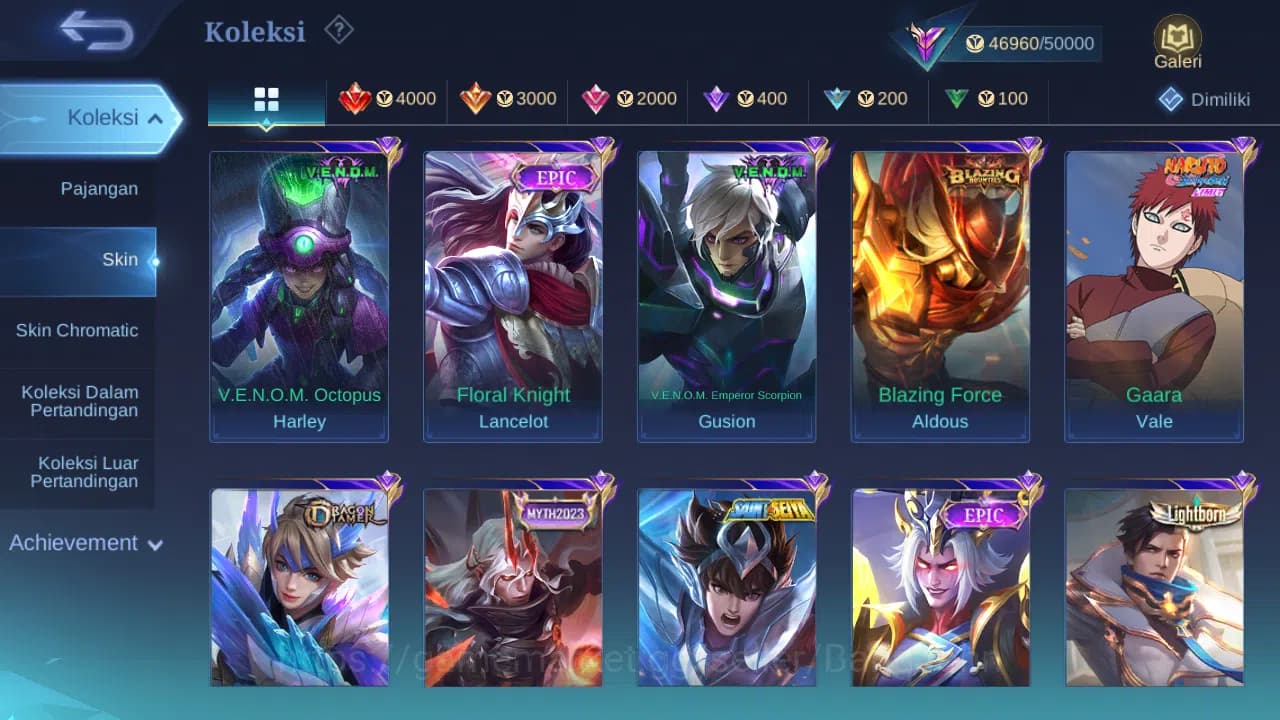The image size is (1280, 720).
Task: Expand the Achievement section
Action: coord(82,543)
